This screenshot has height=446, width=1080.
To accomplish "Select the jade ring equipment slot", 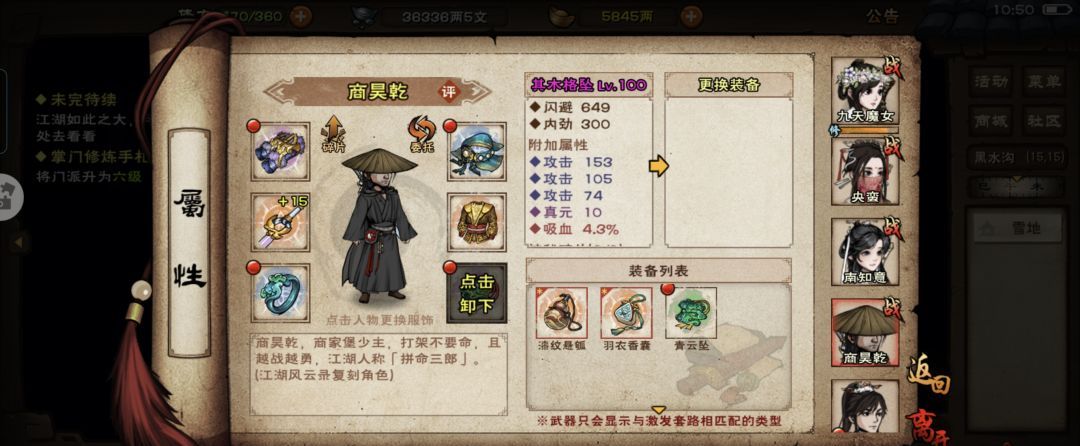I will point(280,290).
